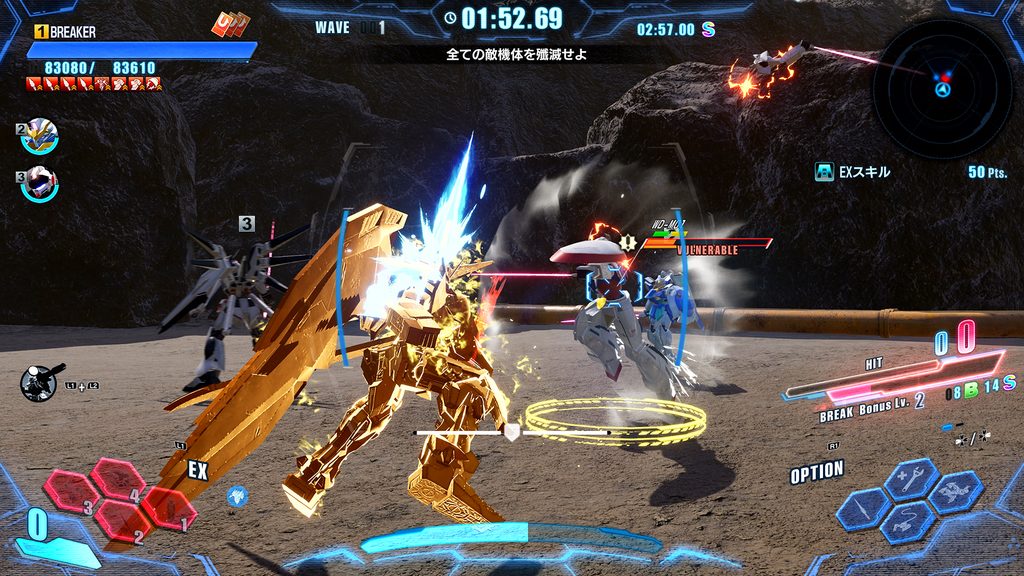The height and width of the screenshot is (576, 1024).
Task: Activate EX skill slot 1
Action: 168,508
